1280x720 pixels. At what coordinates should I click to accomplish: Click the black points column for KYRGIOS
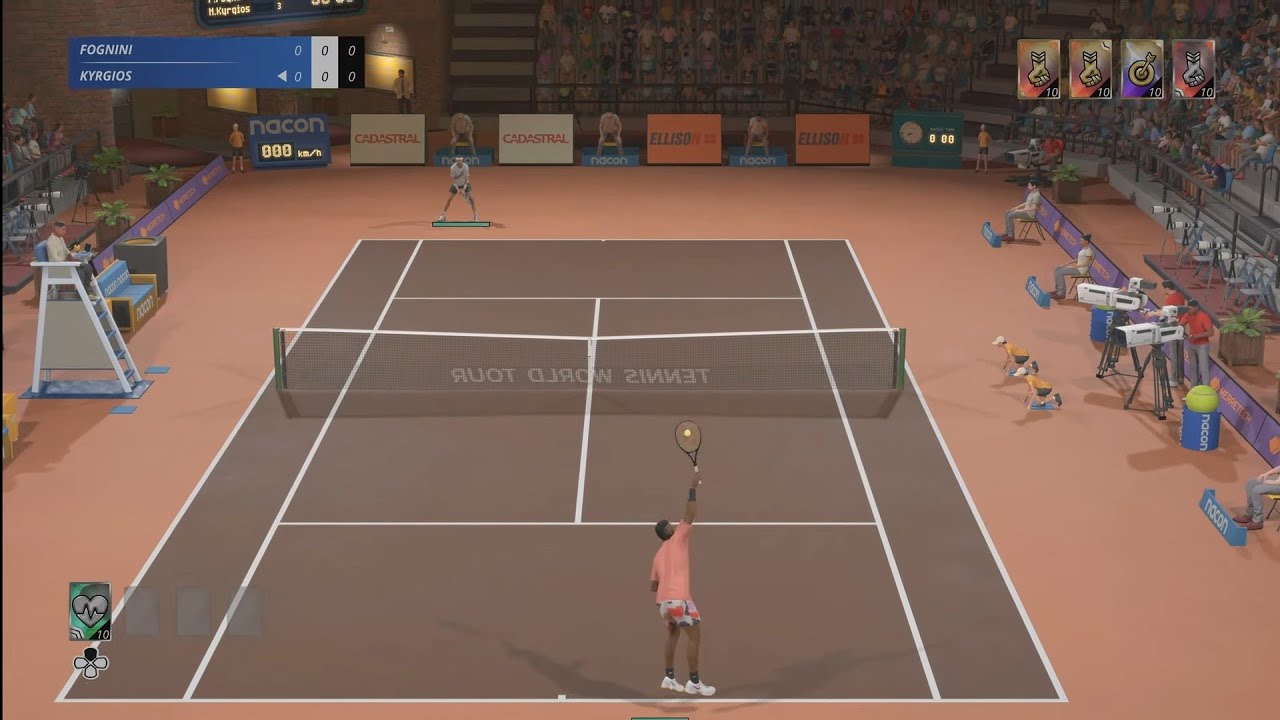tap(350, 75)
